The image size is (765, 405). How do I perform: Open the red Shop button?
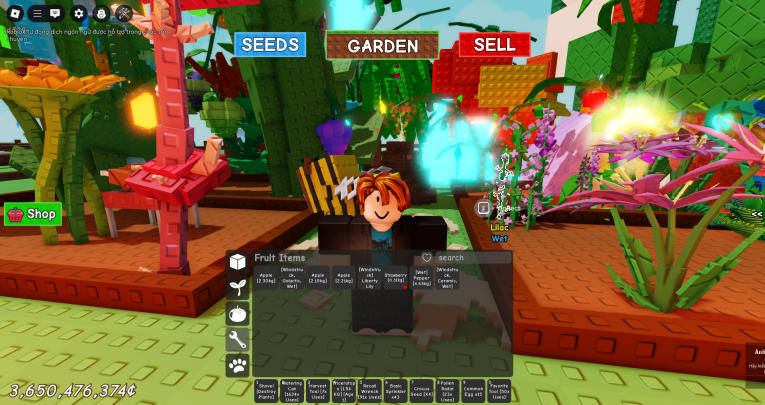[x=33, y=214]
